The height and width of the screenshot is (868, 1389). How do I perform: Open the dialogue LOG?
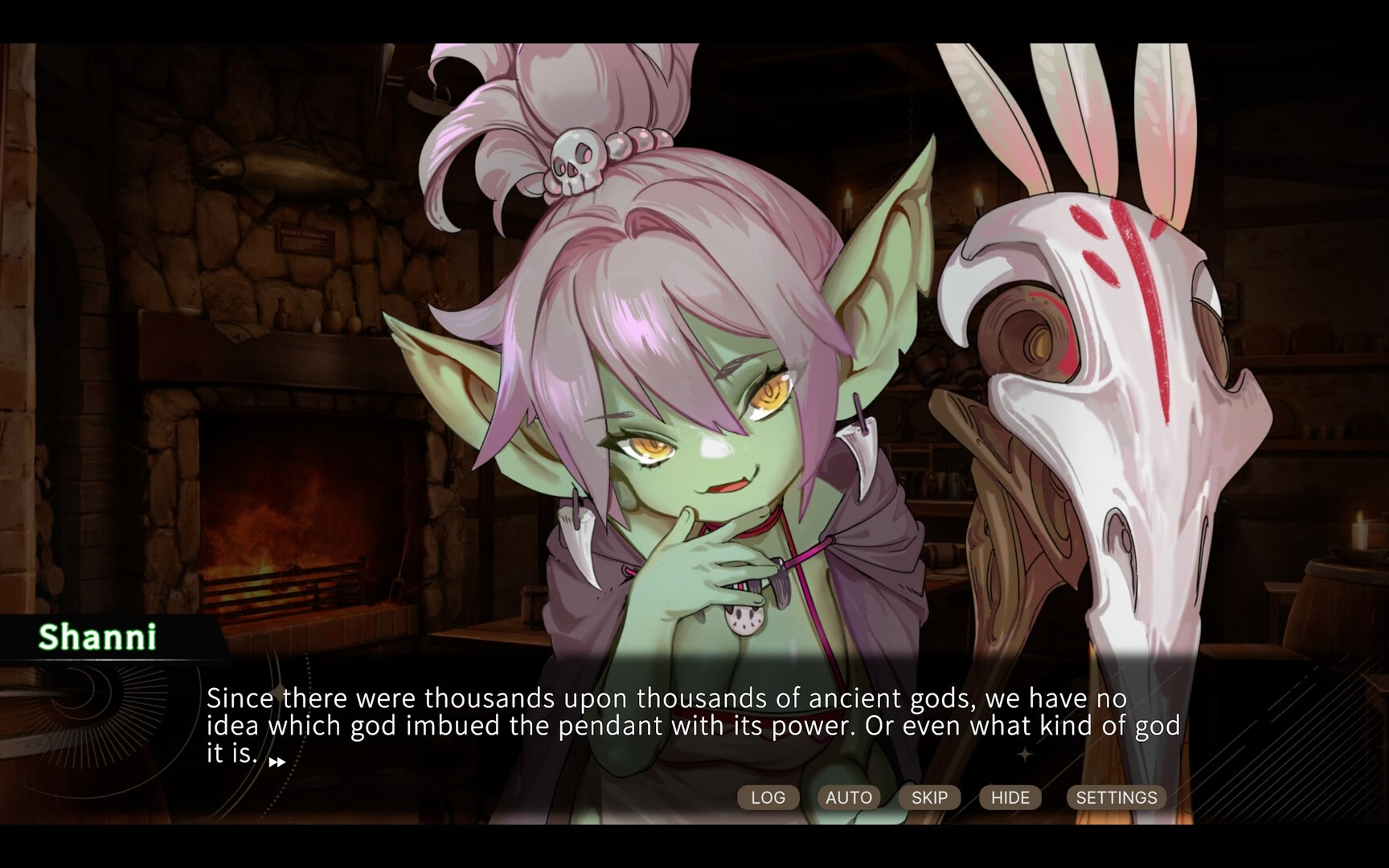(x=768, y=797)
